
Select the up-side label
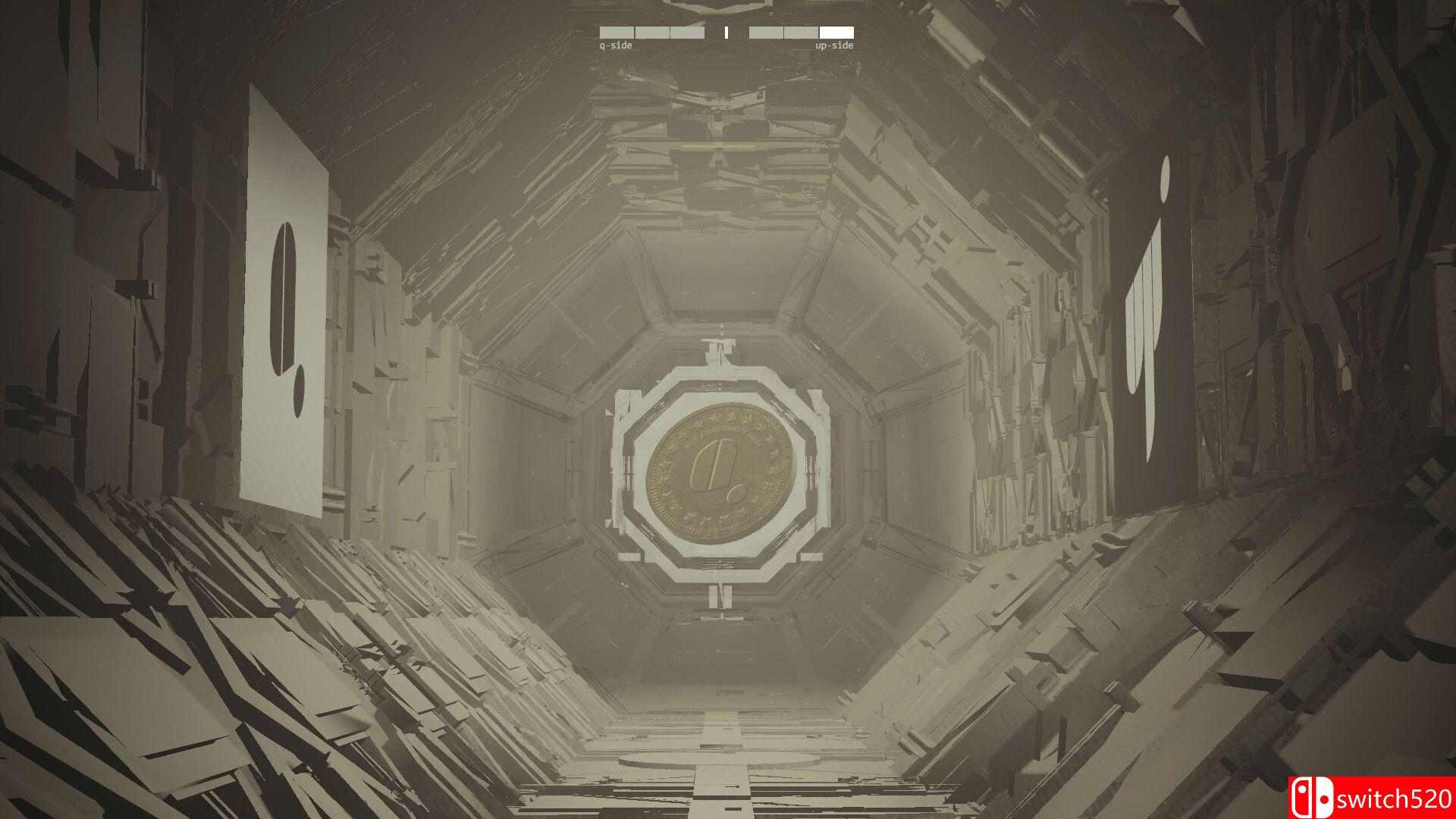(x=834, y=46)
